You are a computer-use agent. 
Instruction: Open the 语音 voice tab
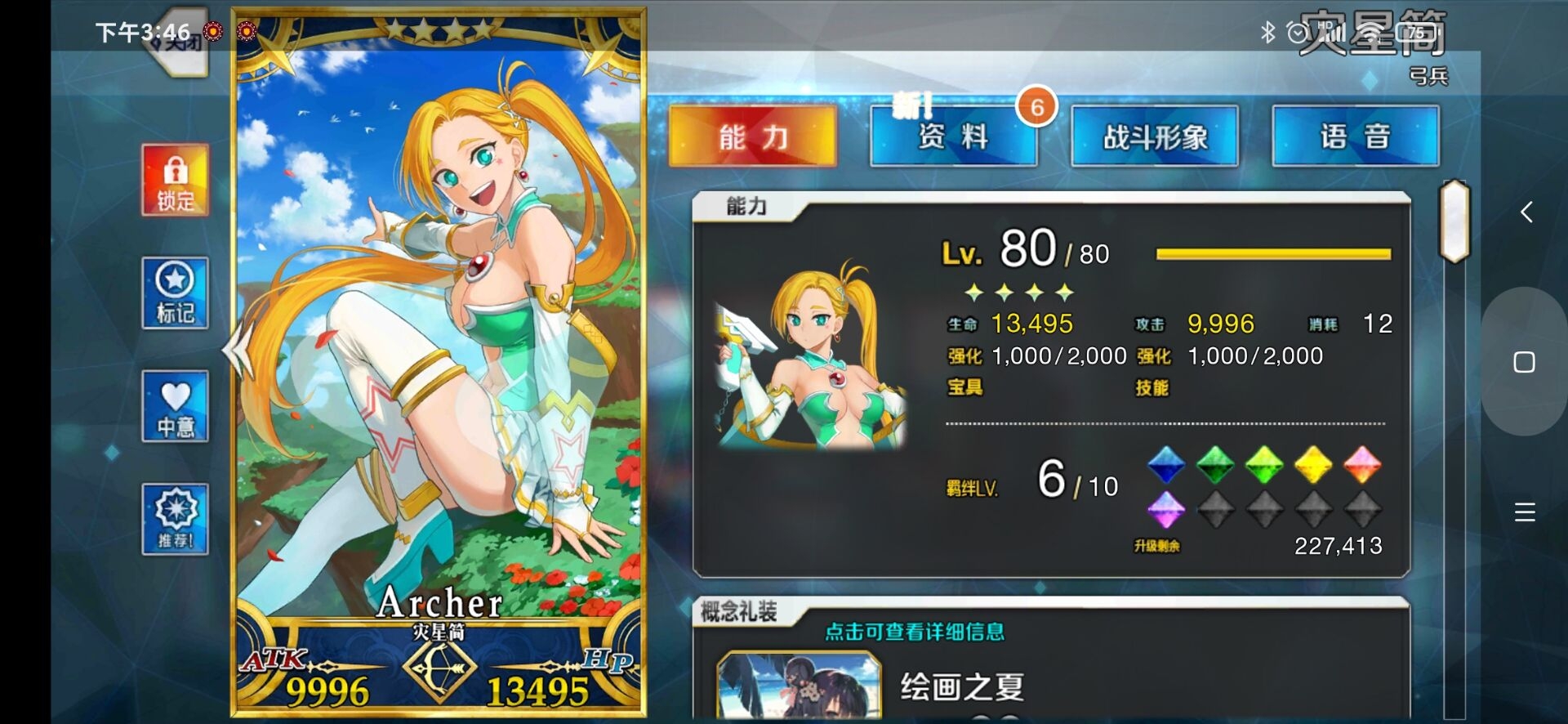(1356, 136)
